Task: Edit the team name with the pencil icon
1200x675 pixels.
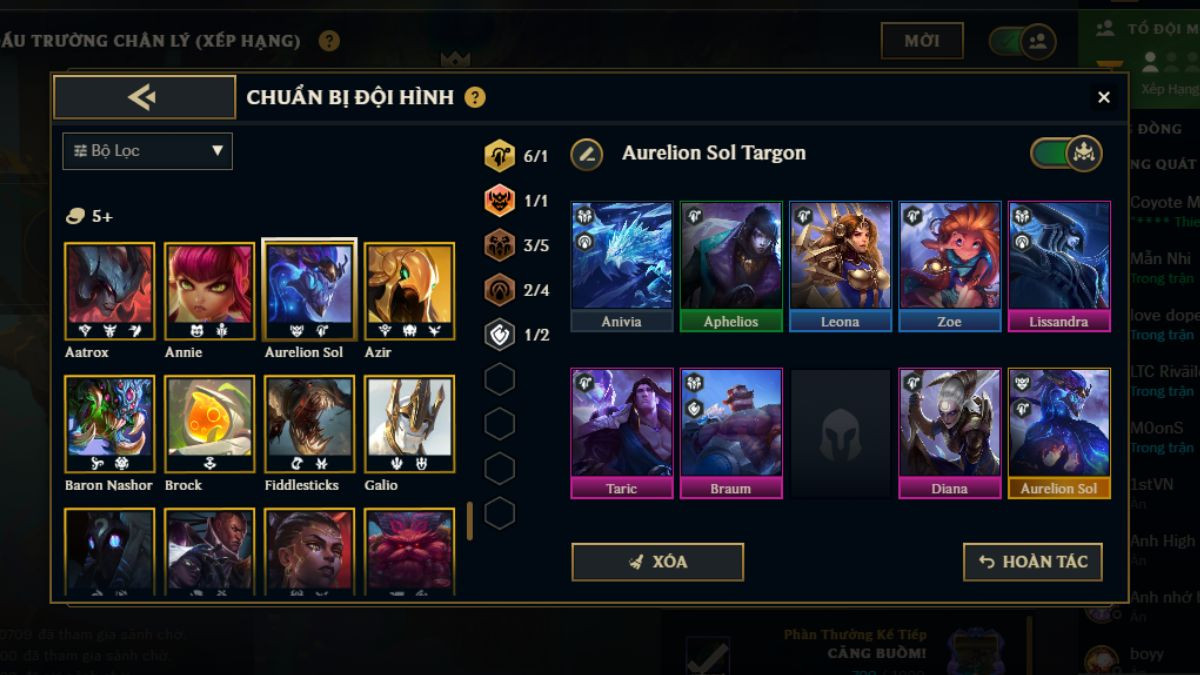Action: [x=587, y=154]
